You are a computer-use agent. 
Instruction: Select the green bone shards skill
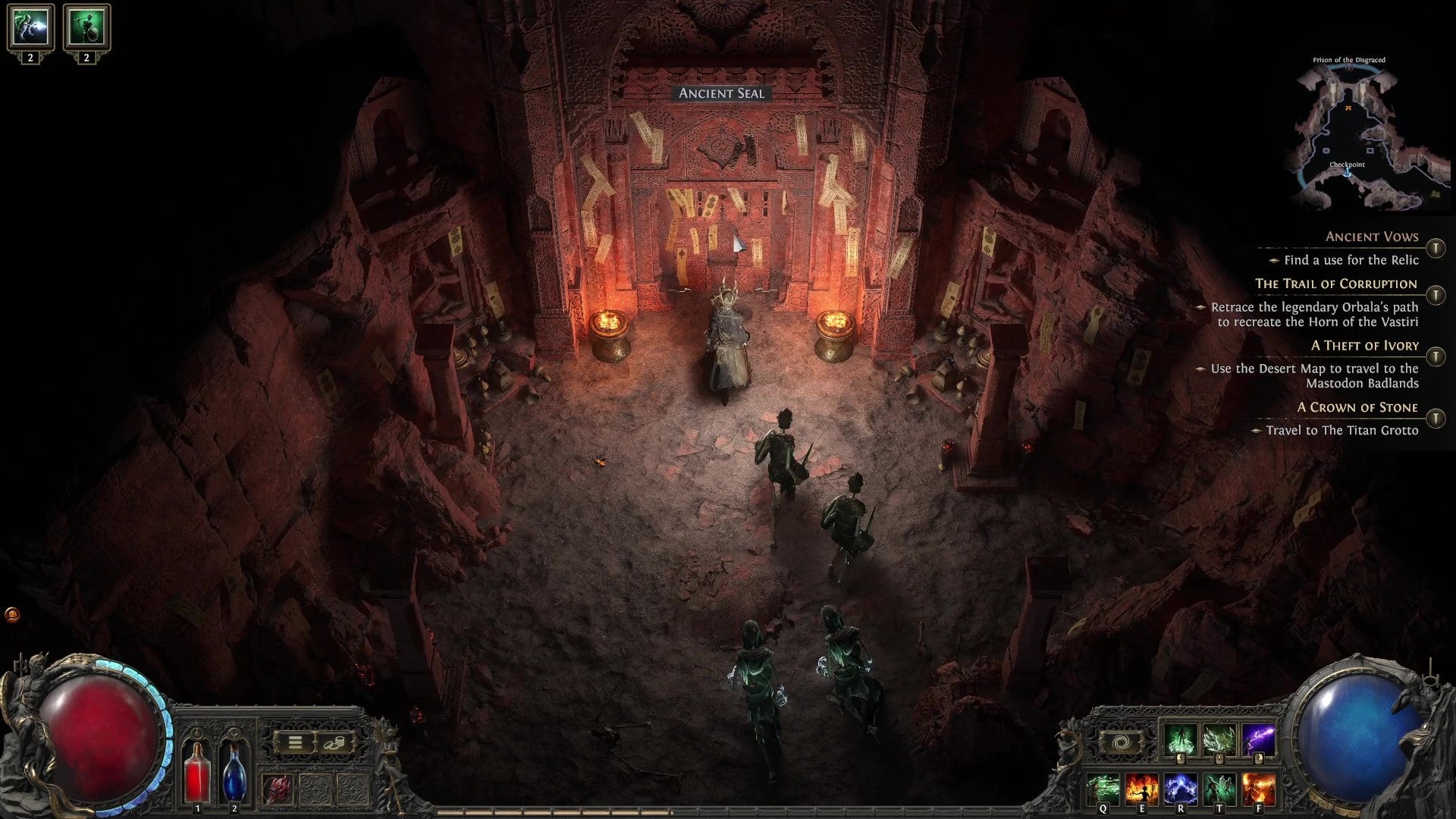1219,740
